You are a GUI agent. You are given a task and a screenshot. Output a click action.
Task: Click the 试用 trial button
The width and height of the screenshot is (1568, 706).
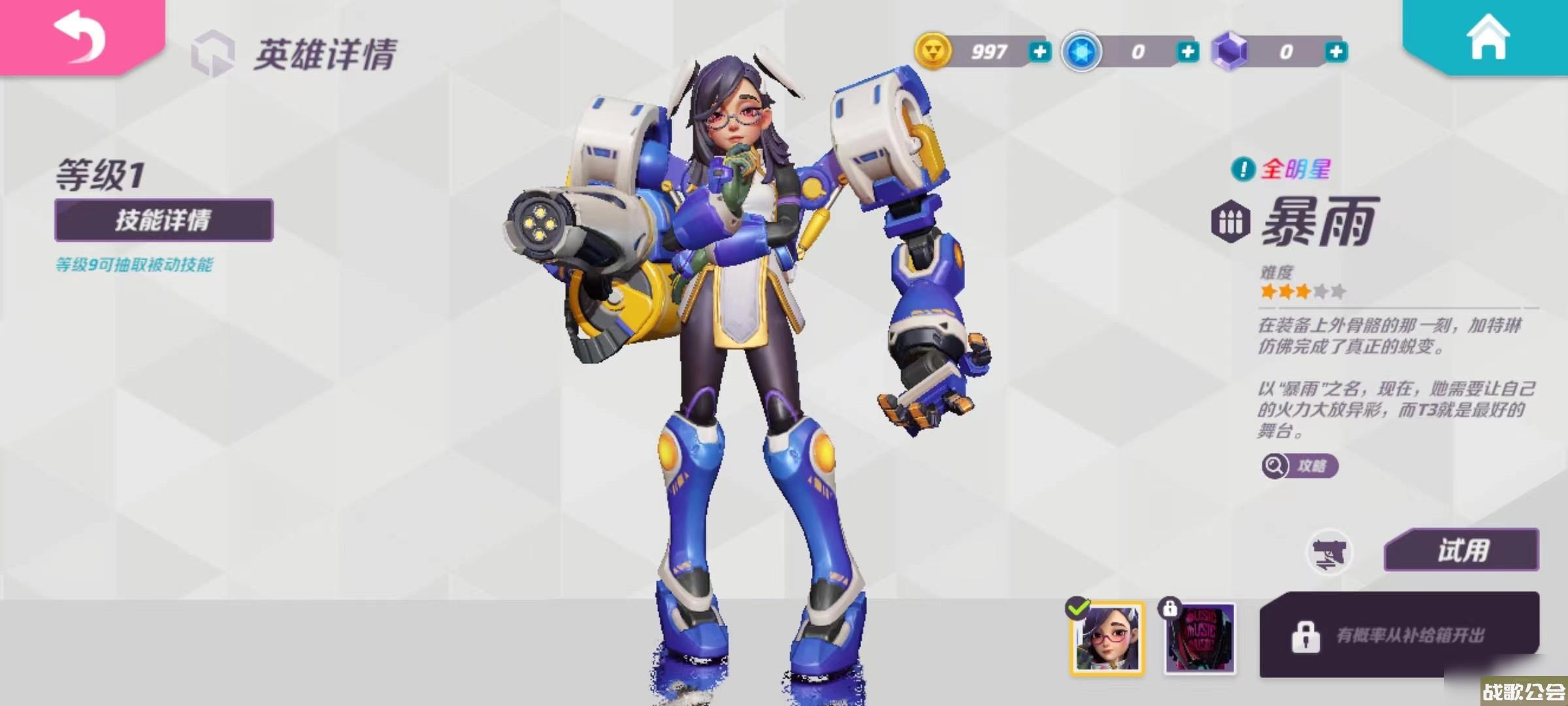(1462, 550)
